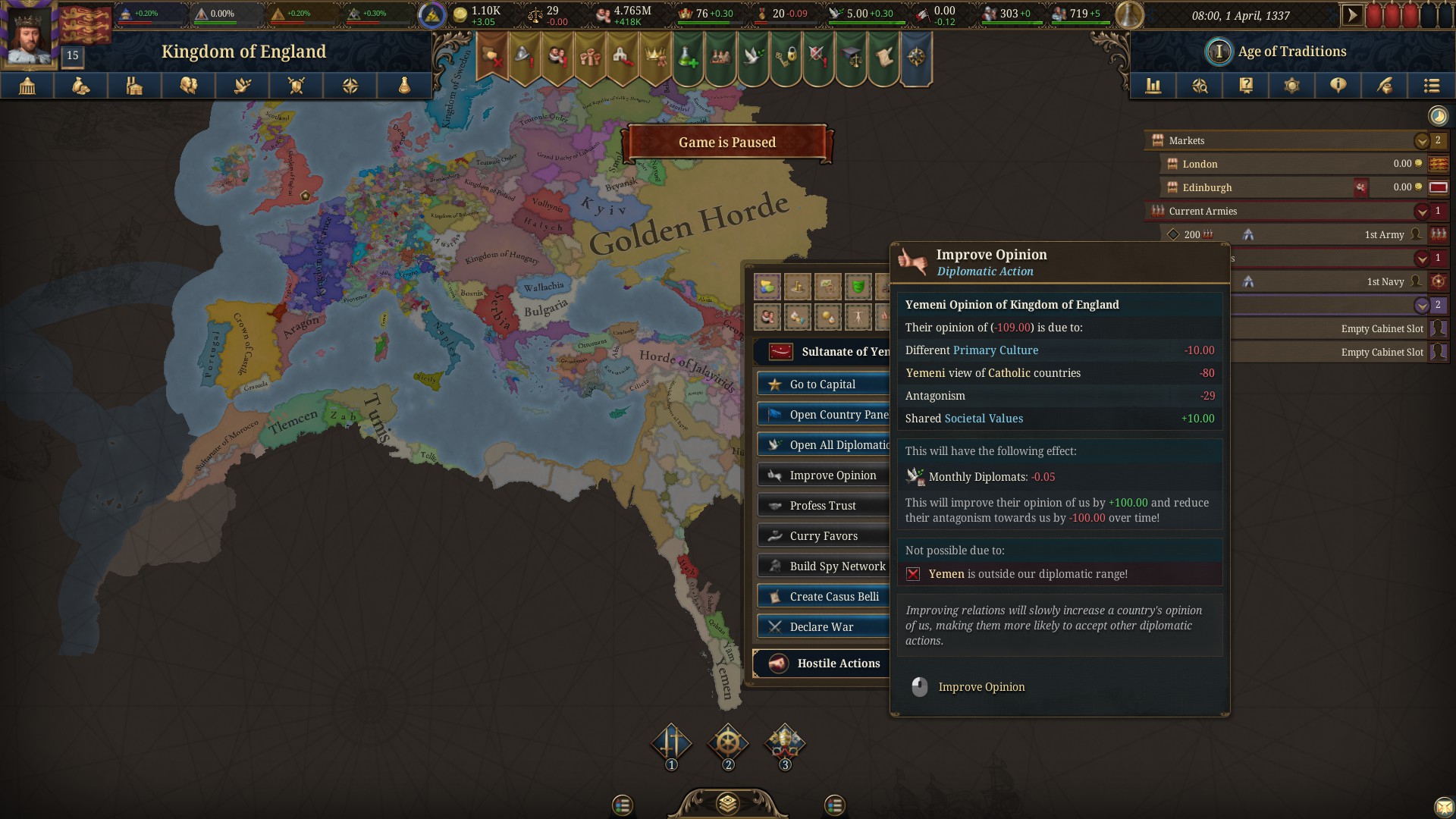Collapse the Current Armies section
This screenshot has height=819, width=1456.
click(1421, 211)
